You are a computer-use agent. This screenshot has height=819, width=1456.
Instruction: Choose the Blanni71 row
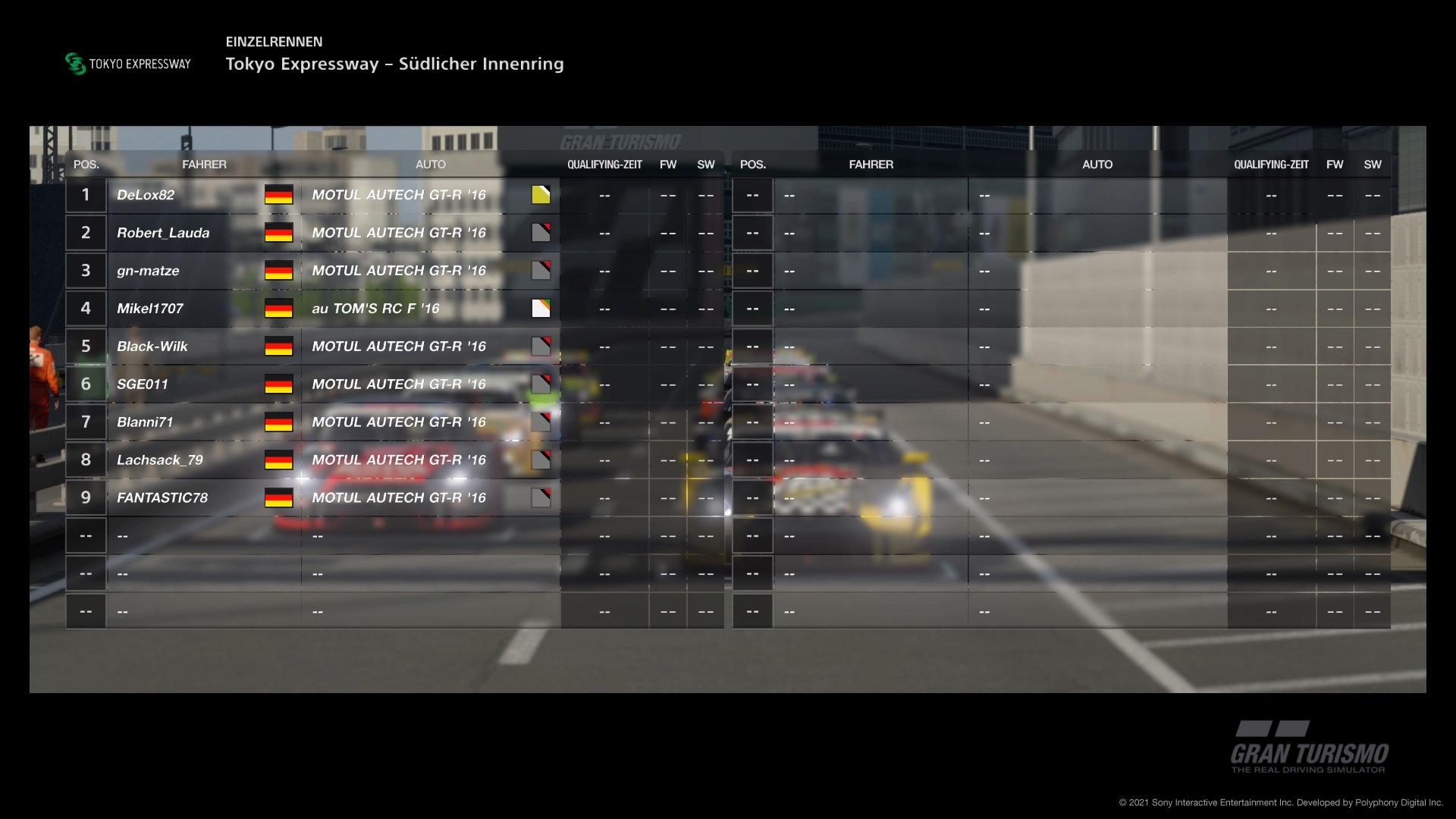(x=145, y=422)
